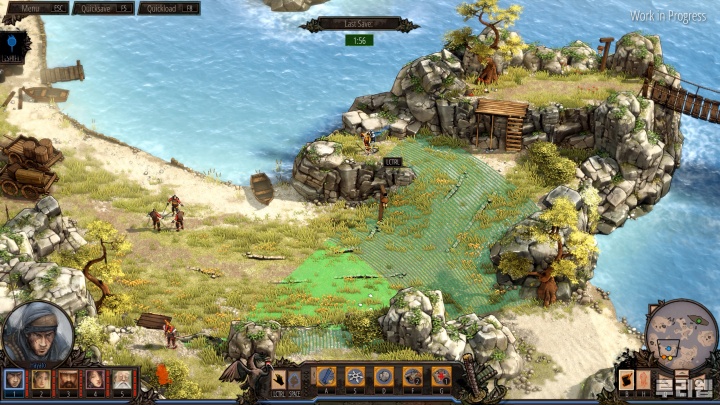Use the shuriken throw ability
This screenshot has height=405, width=720.
[355, 376]
